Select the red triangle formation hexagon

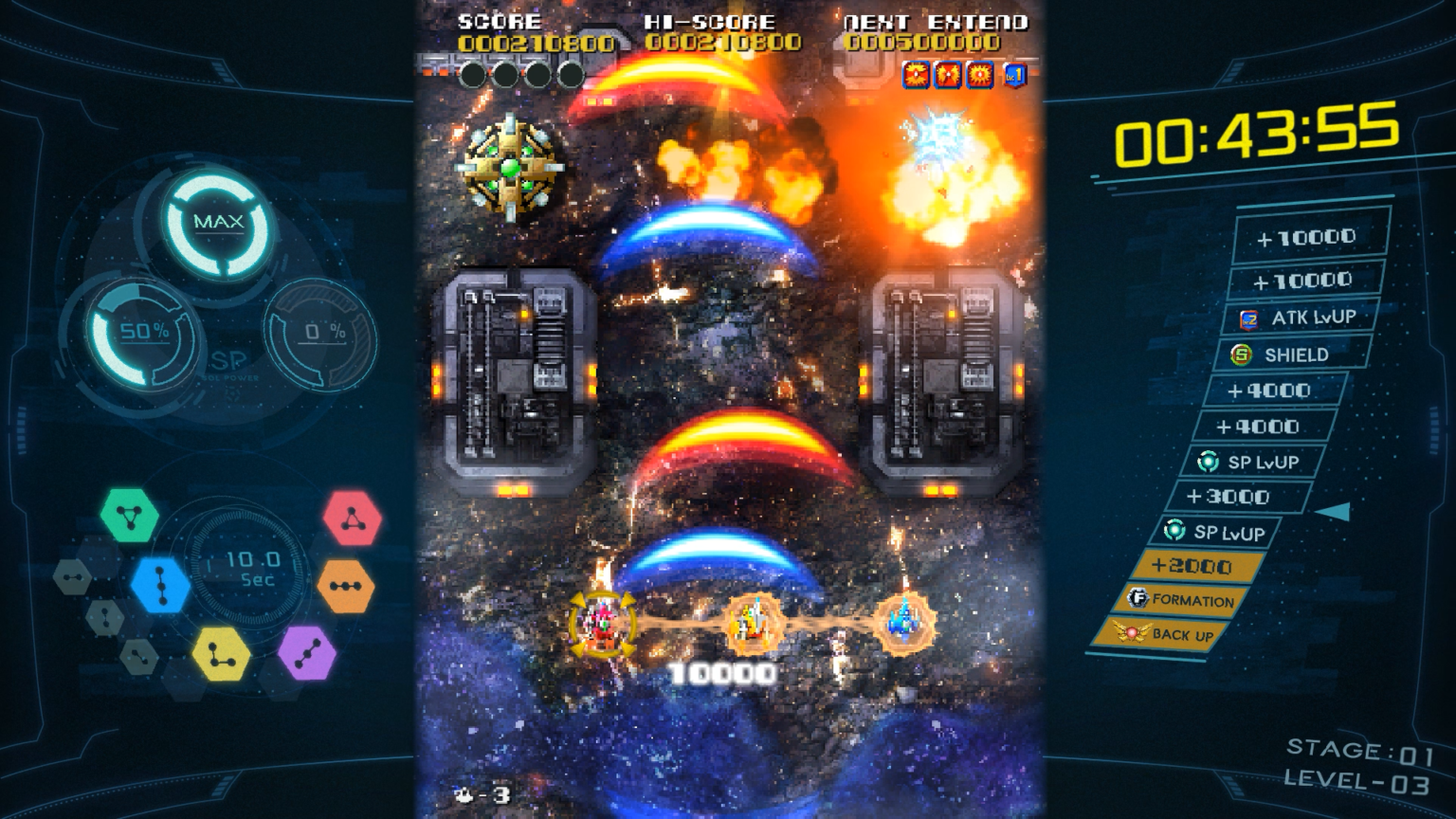point(351,519)
